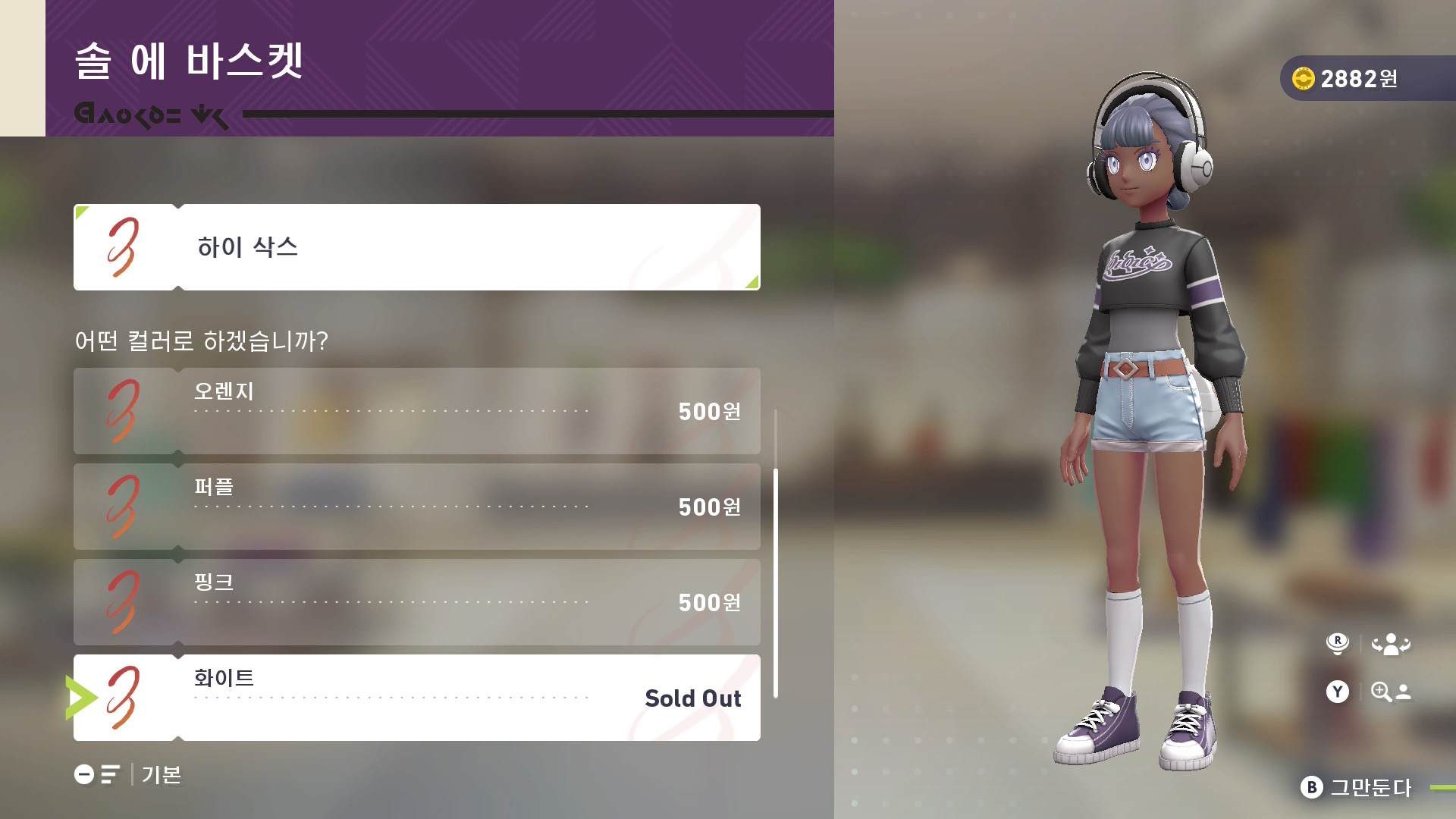The height and width of the screenshot is (819, 1456).
Task: Pick the 핑크 color option
Action: (x=417, y=602)
